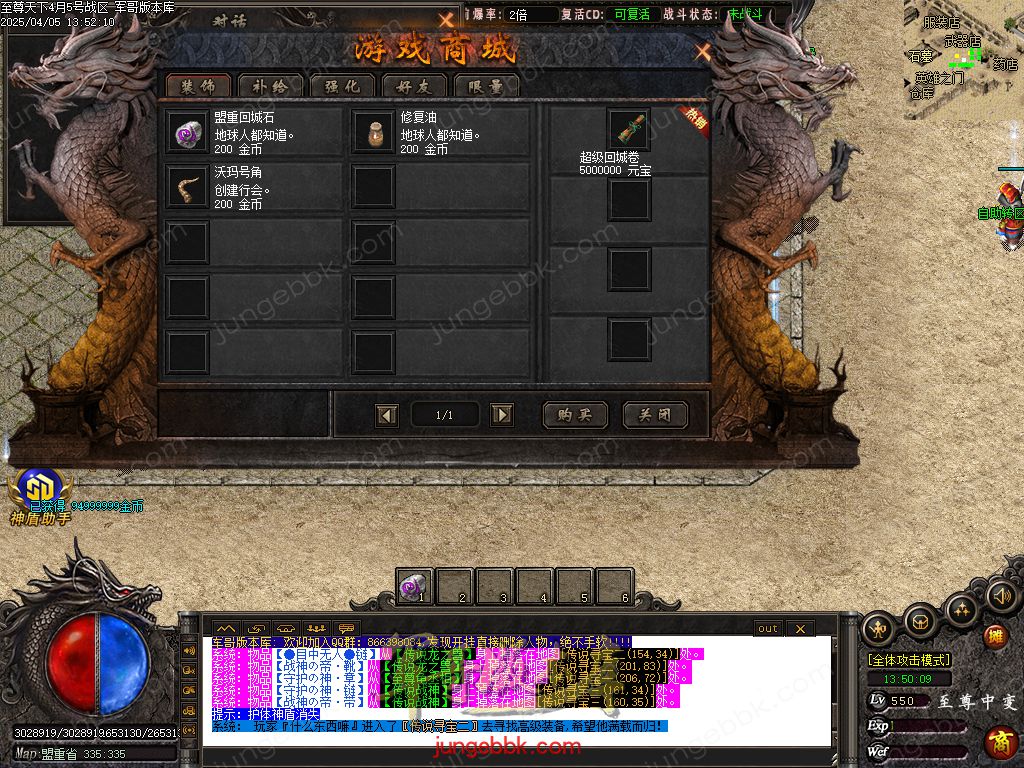Viewport: 1024px width, 768px height.
Task: Open the 强化 shop category
Action: [342, 86]
